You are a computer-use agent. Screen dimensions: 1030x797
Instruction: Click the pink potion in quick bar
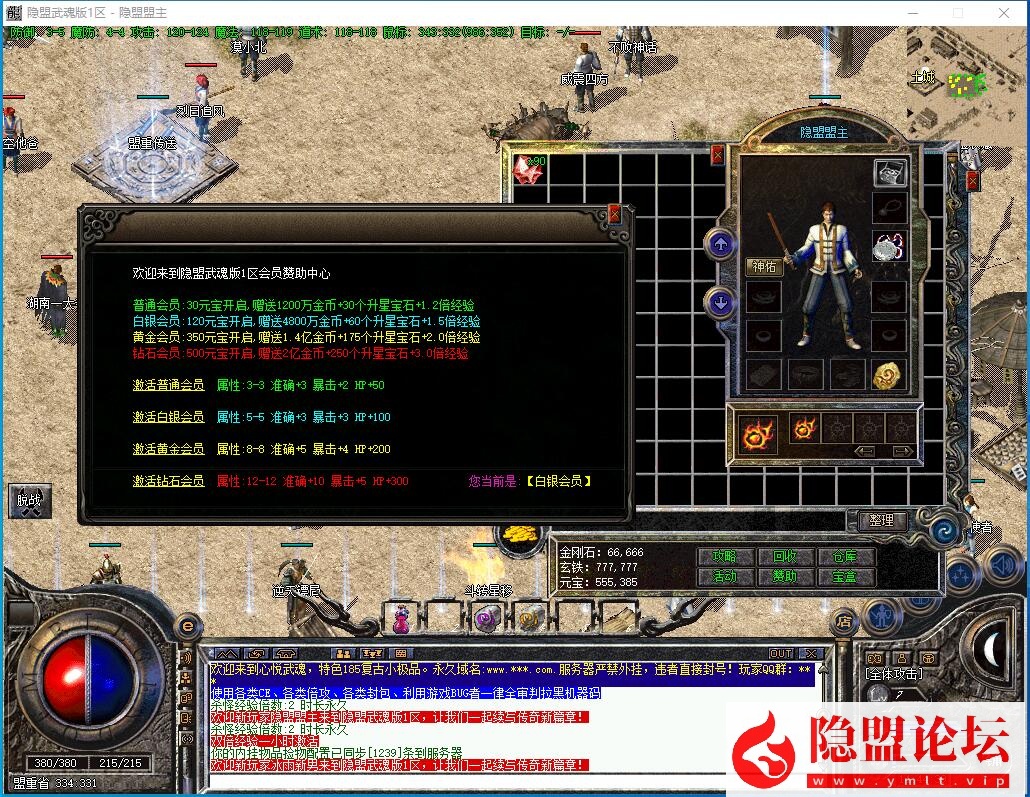[x=402, y=618]
